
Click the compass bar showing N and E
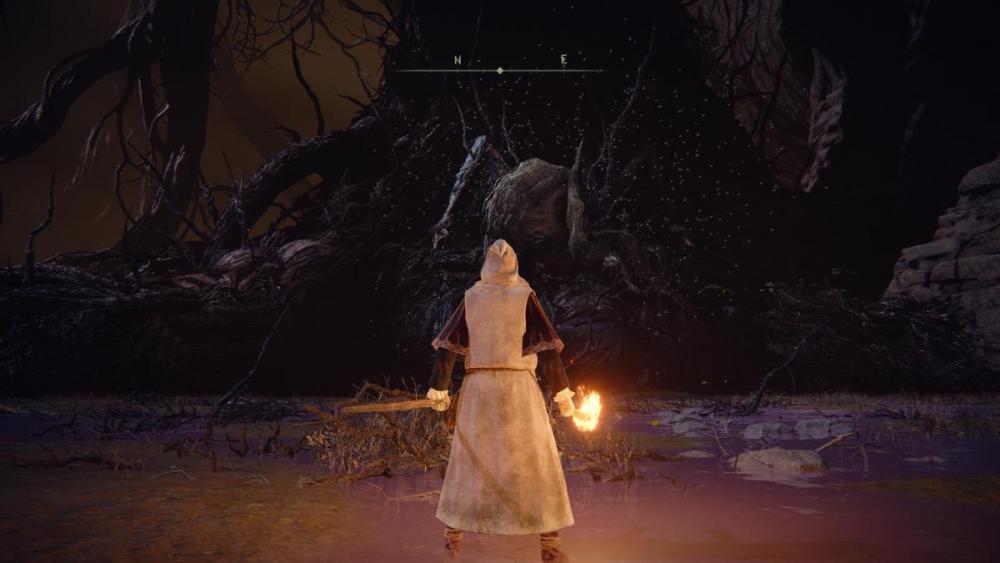point(500,68)
